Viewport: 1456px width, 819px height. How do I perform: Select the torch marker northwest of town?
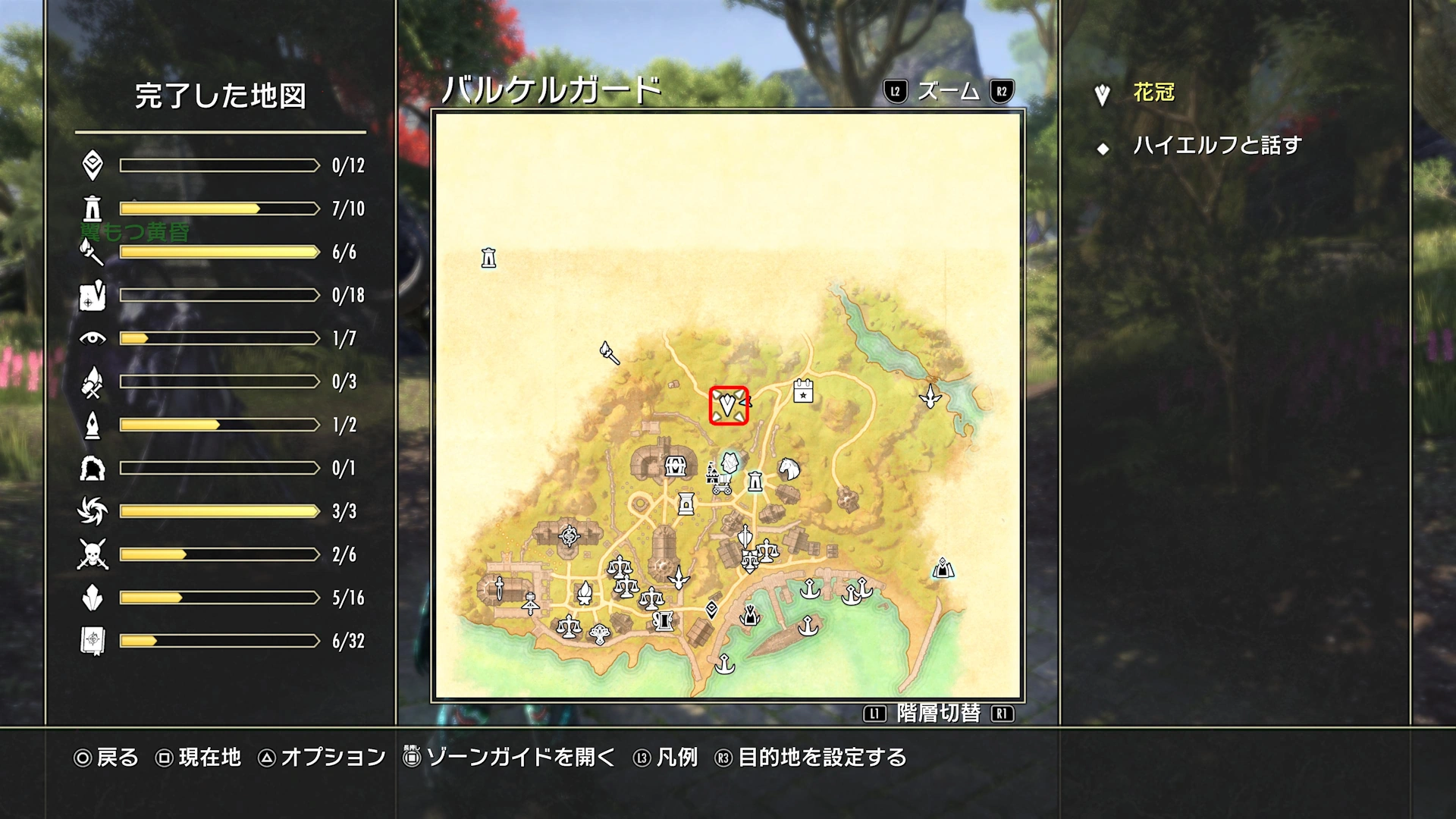pyautogui.click(x=610, y=353)
